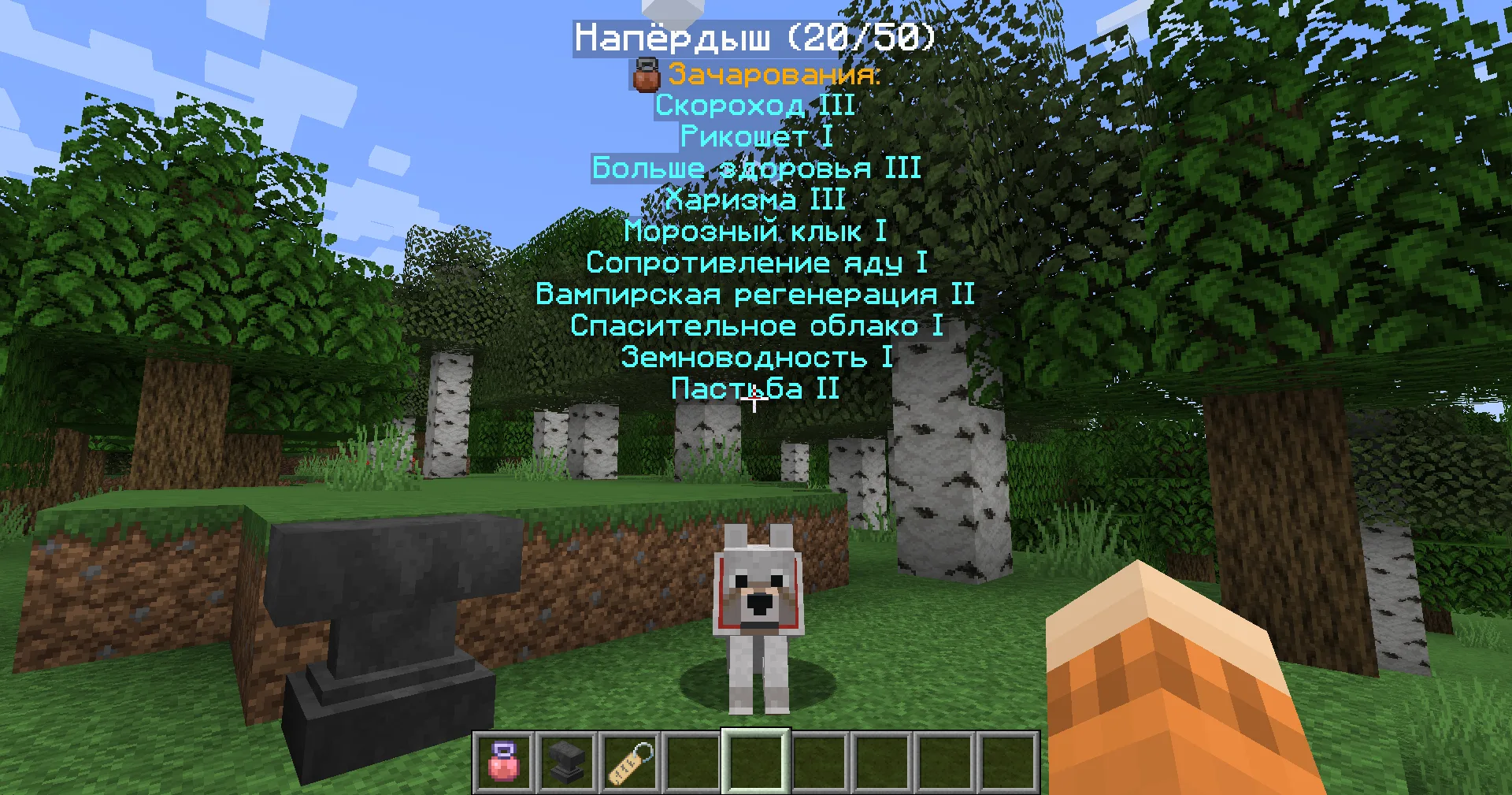Click the Больше здоровья III line
Image resolution: width=1512 pixels, height=795 pixels.
(x=756, y=168)
